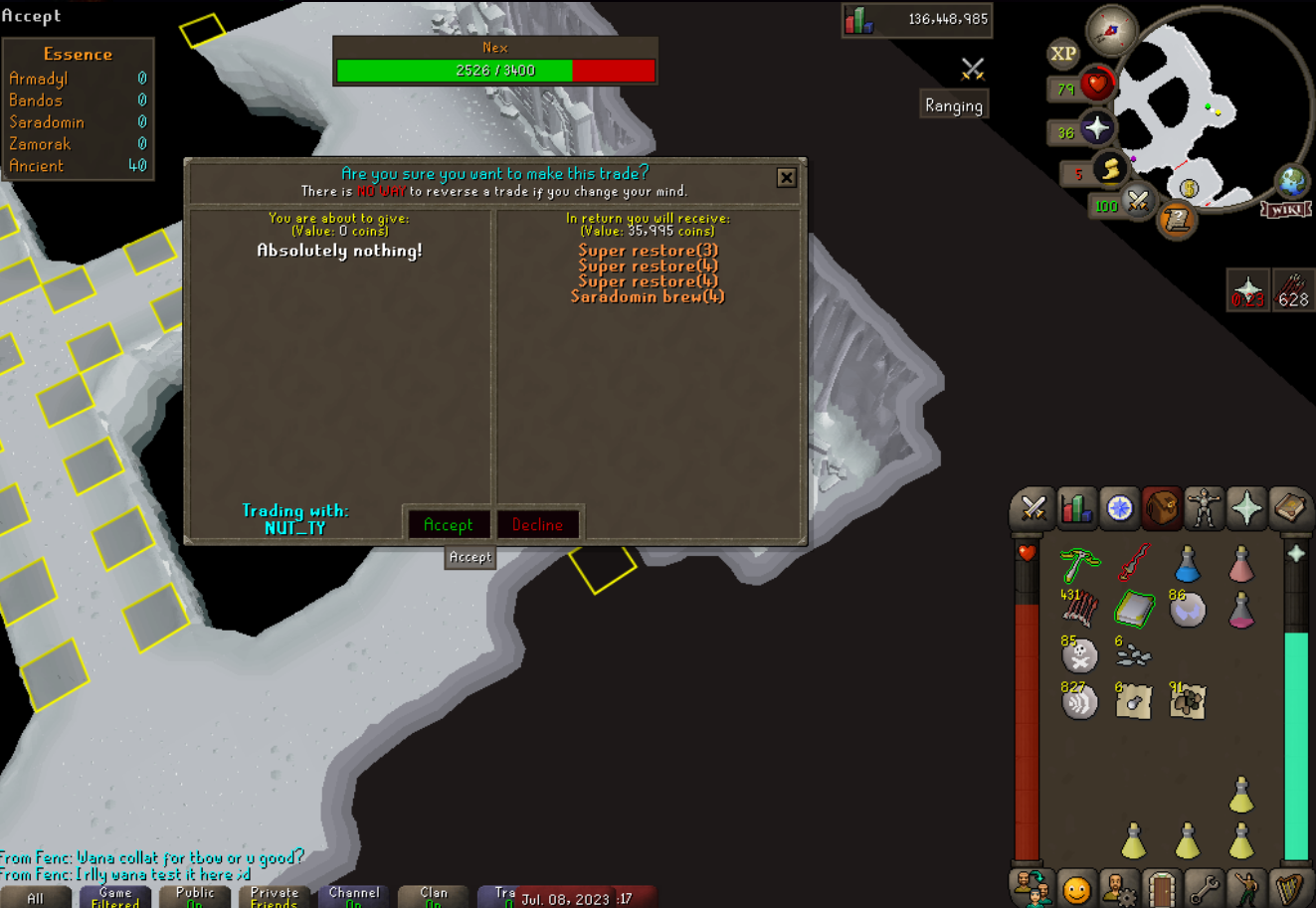1316x908 pixels.
Task: Open the world map globe
Action: [1291, 182]
